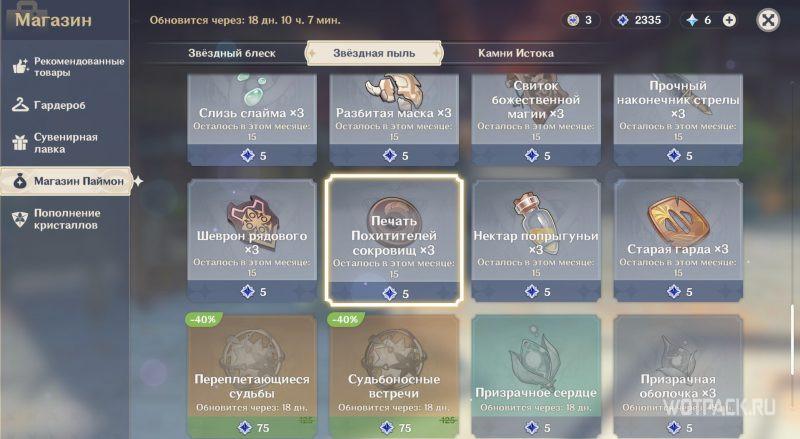The image size is (800, 439).
Task: Add primogems with the plus button
Action: pos(729,20)
